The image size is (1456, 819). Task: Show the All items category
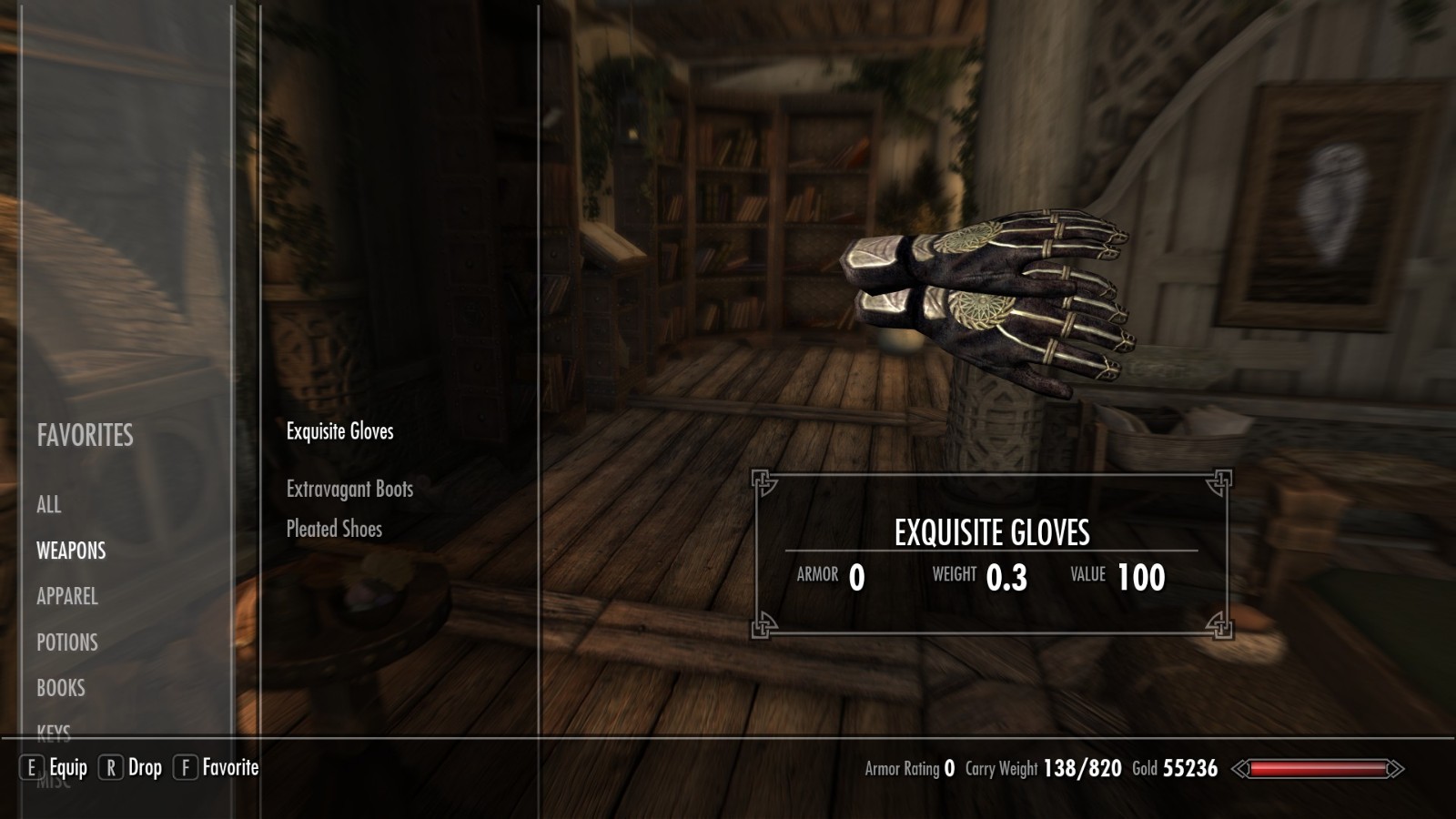[x=49, y=505]
